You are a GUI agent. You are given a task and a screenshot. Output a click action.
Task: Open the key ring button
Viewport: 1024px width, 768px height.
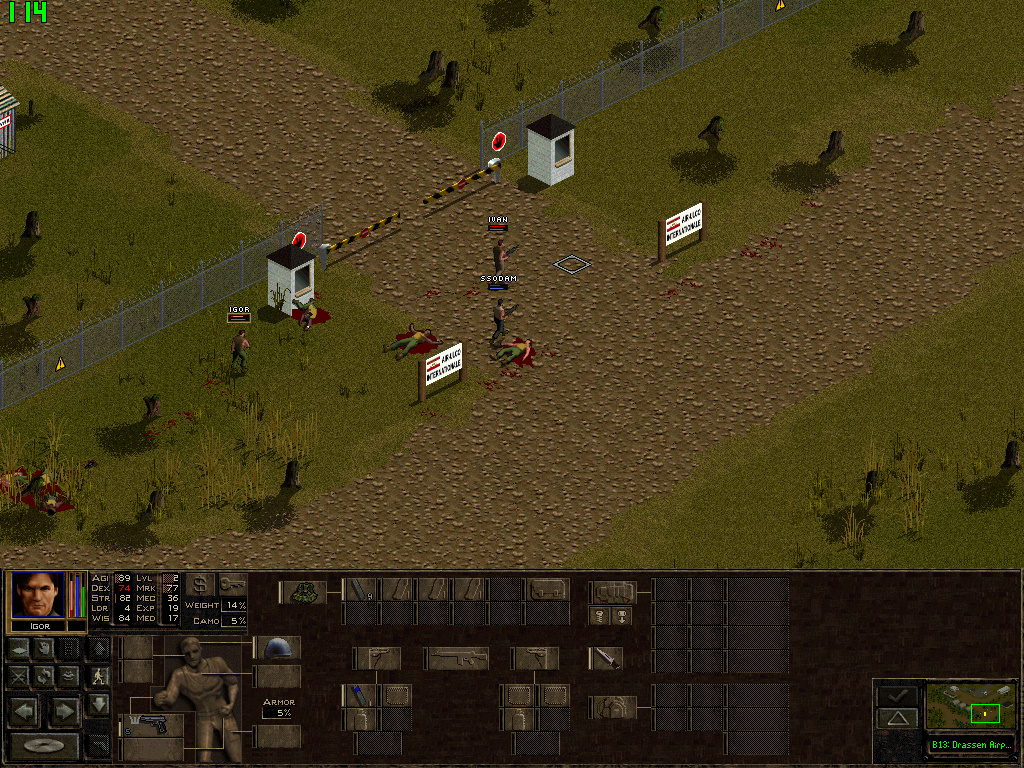coord(231,584)
